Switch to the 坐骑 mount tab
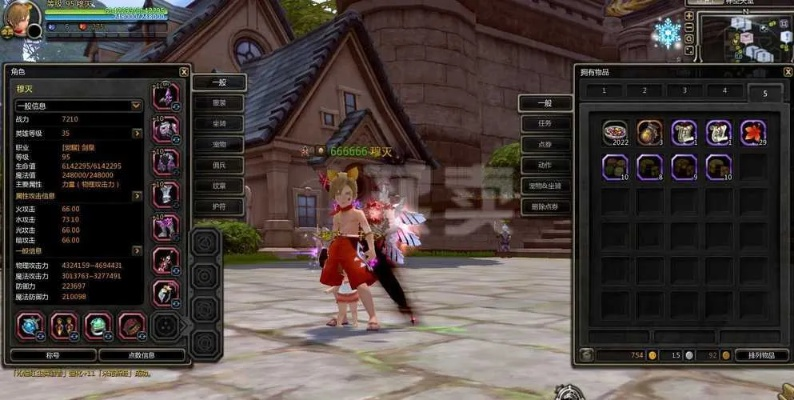This screenshot has width=794, height=400. 218,123
